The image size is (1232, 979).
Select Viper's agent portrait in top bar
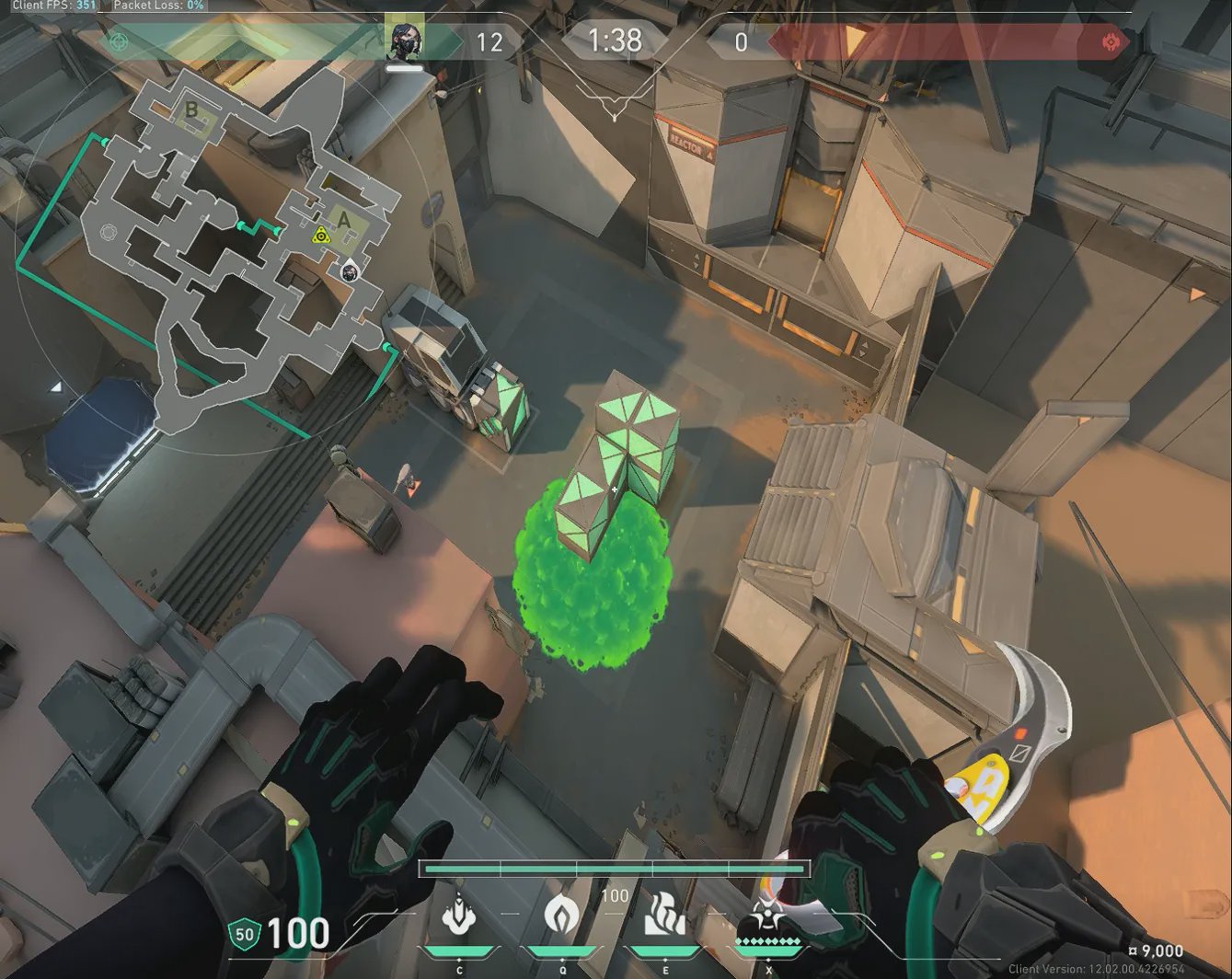pyautogui.click(x=405, y=40)
